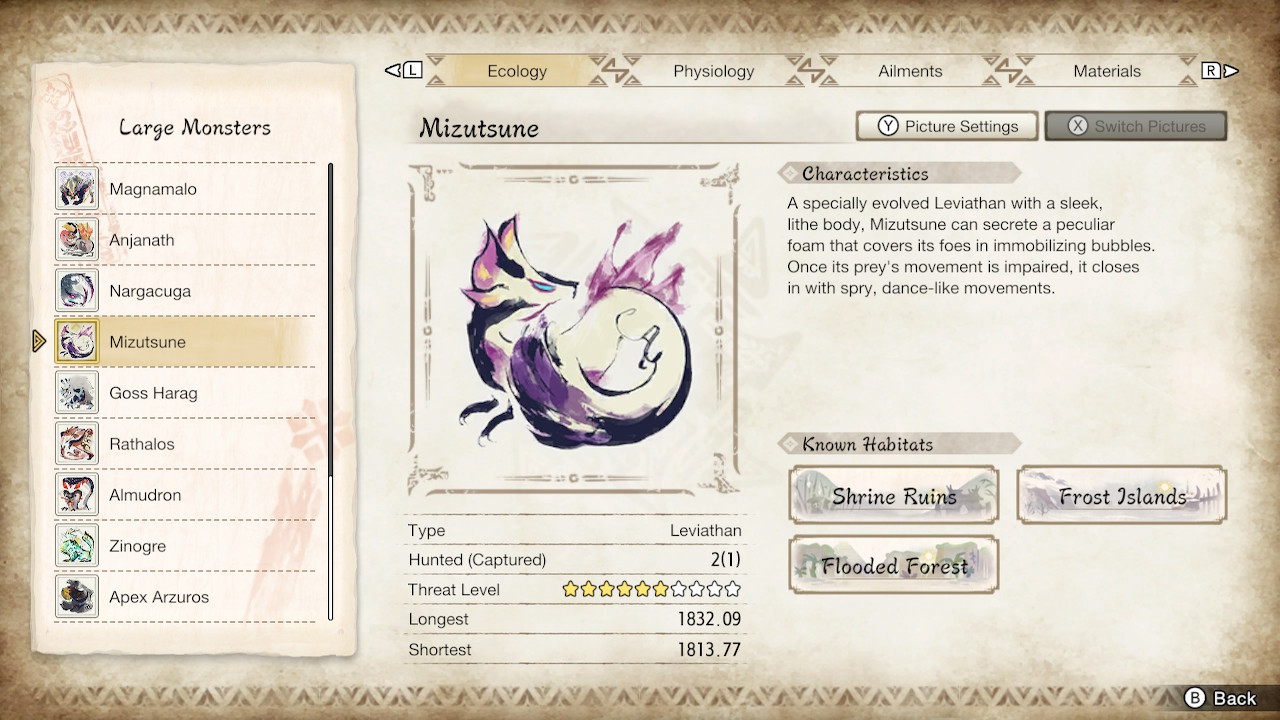The height and width of the screenshot is (720, 1280).
Task: Select the Goss Harag monster icon
Action: point(77,392)
